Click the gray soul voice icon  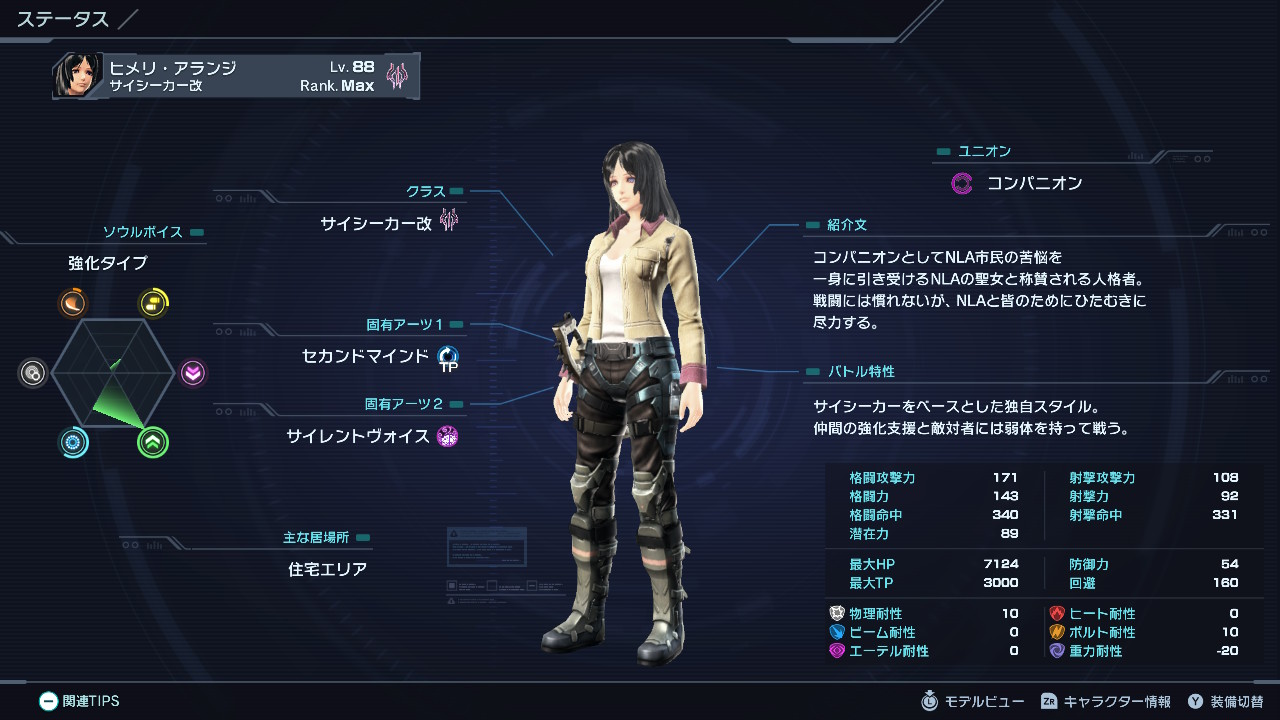point(32,373)
